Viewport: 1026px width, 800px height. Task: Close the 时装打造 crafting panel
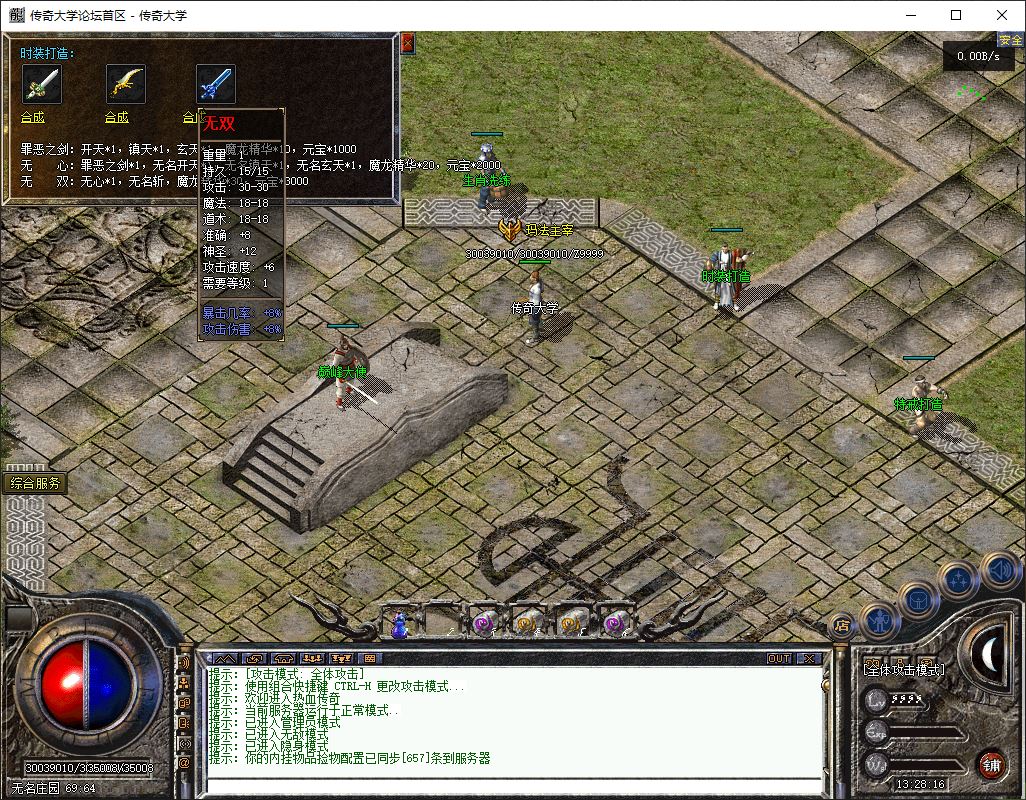407,44
